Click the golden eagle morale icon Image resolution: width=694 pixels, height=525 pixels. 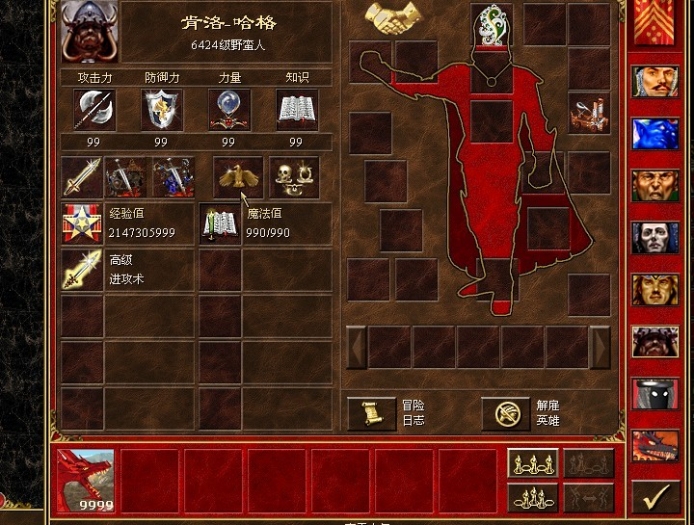(238, 177)
